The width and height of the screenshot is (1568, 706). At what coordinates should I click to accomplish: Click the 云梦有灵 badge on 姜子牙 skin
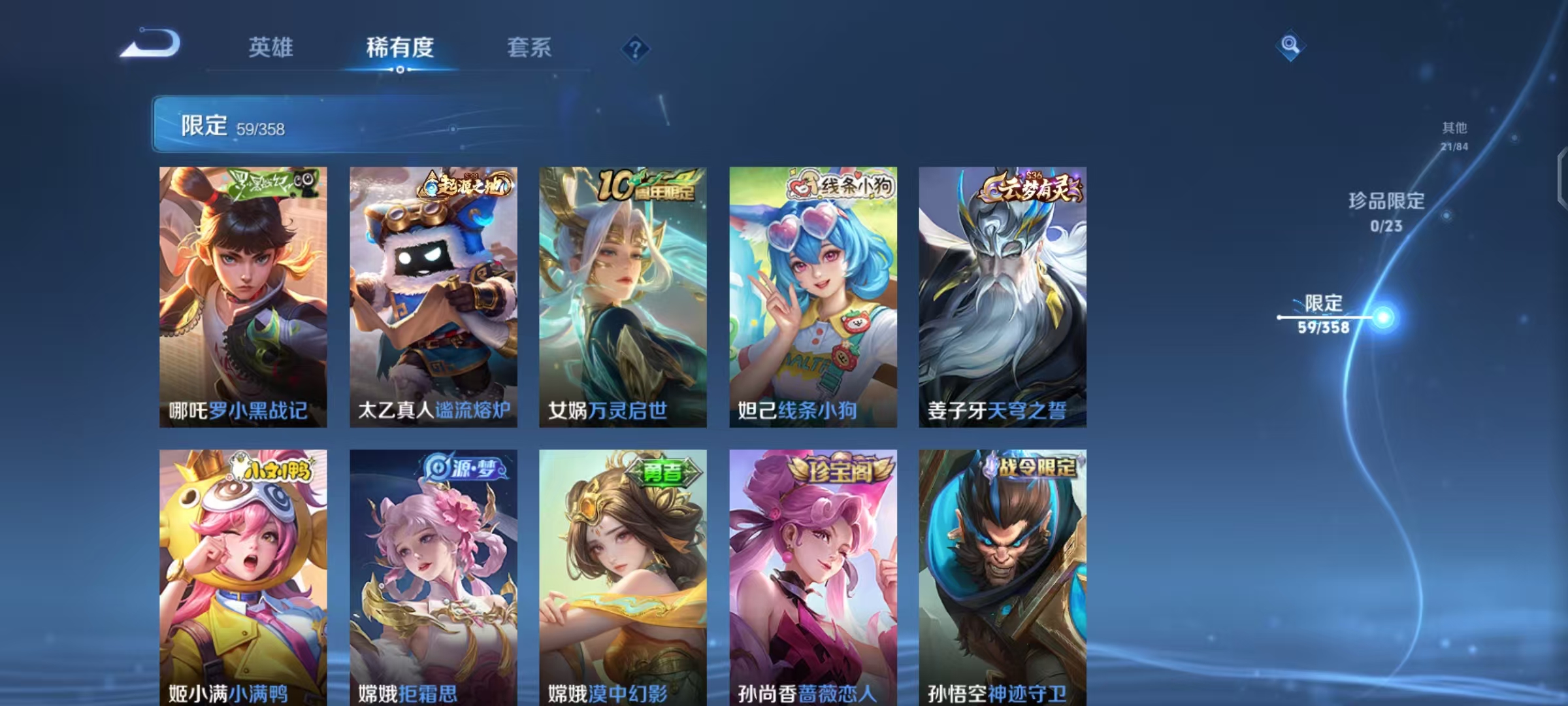pos(1029,188)
